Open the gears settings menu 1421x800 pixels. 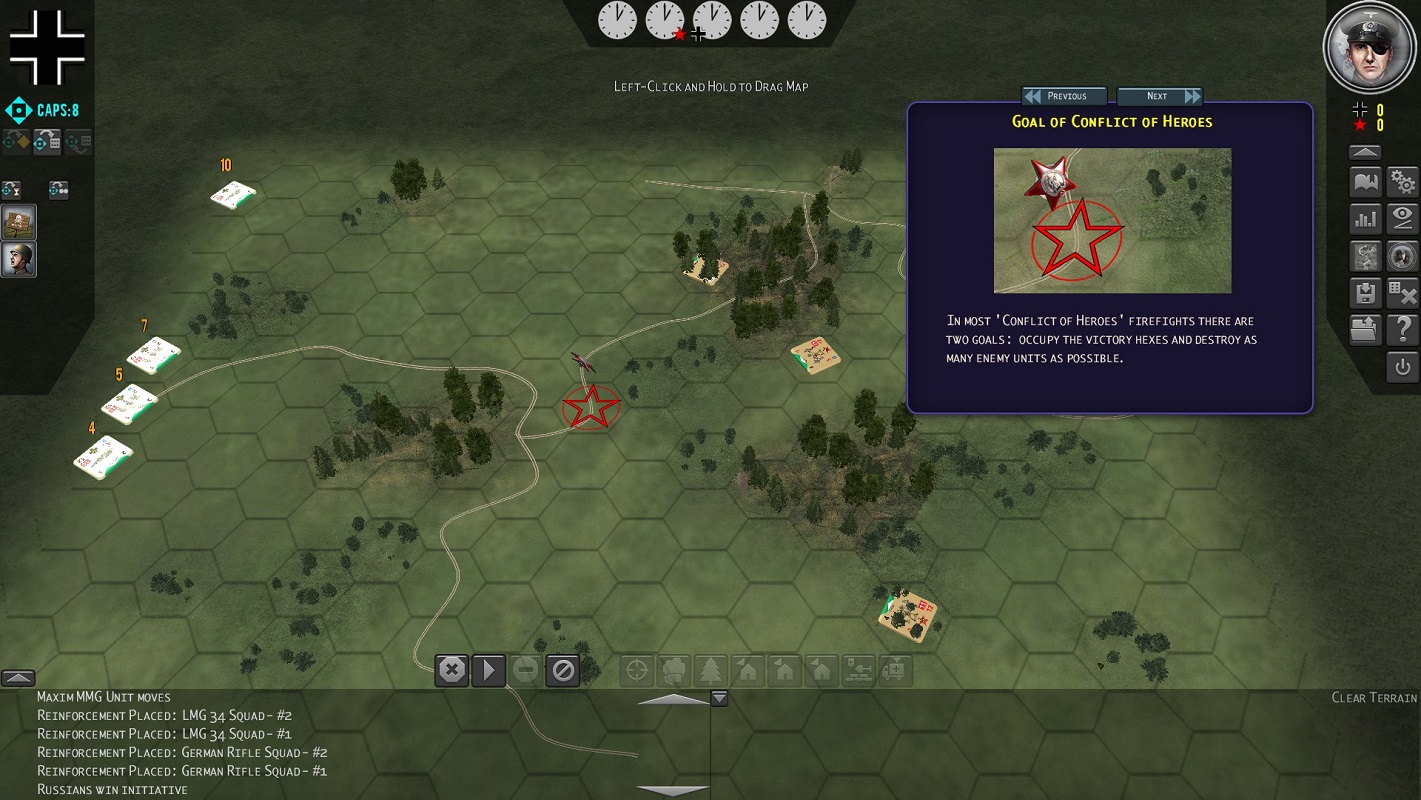(x=1403, y=182)
